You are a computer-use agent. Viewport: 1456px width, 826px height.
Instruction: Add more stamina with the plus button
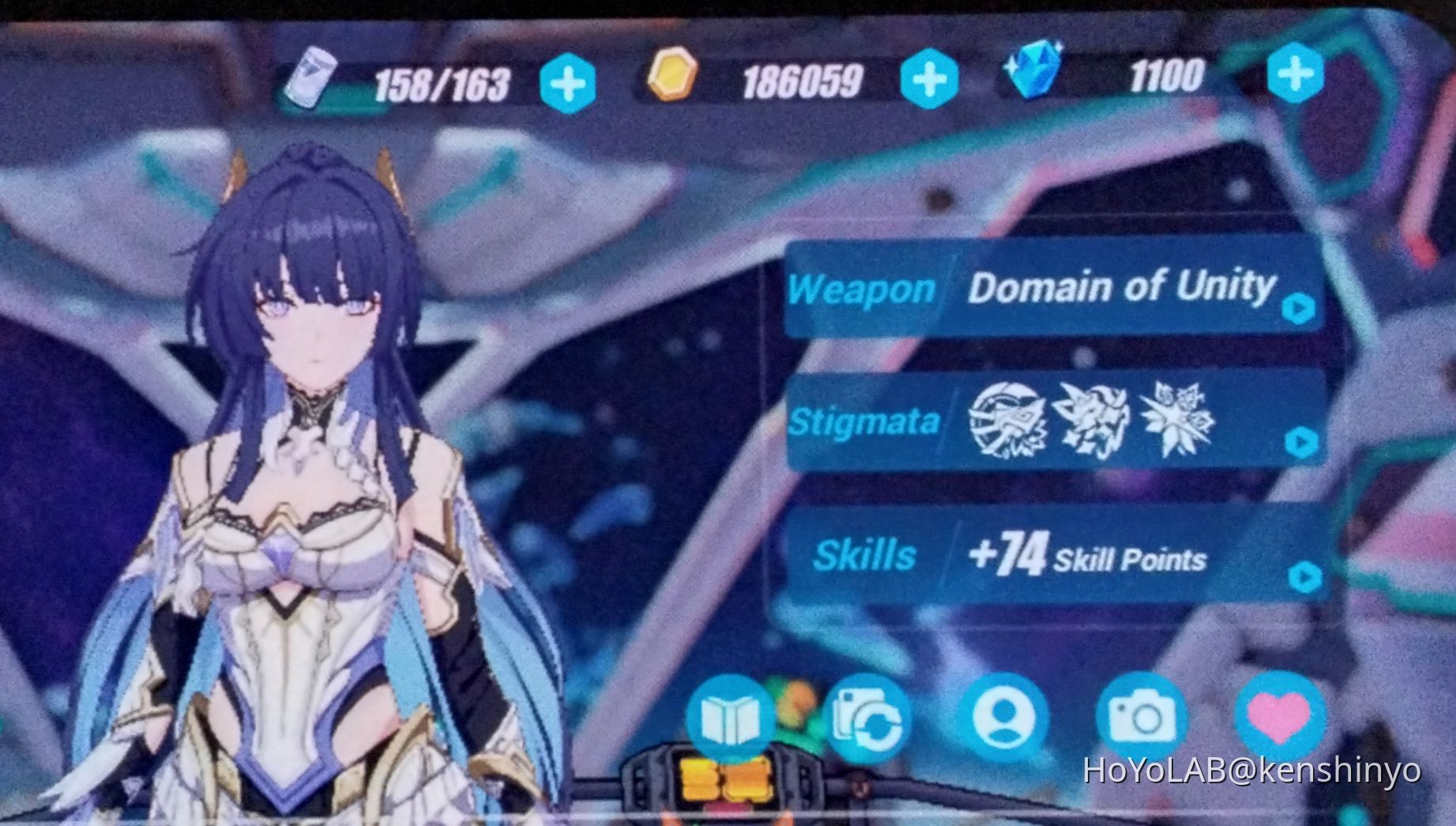click(x=570, y=79)
